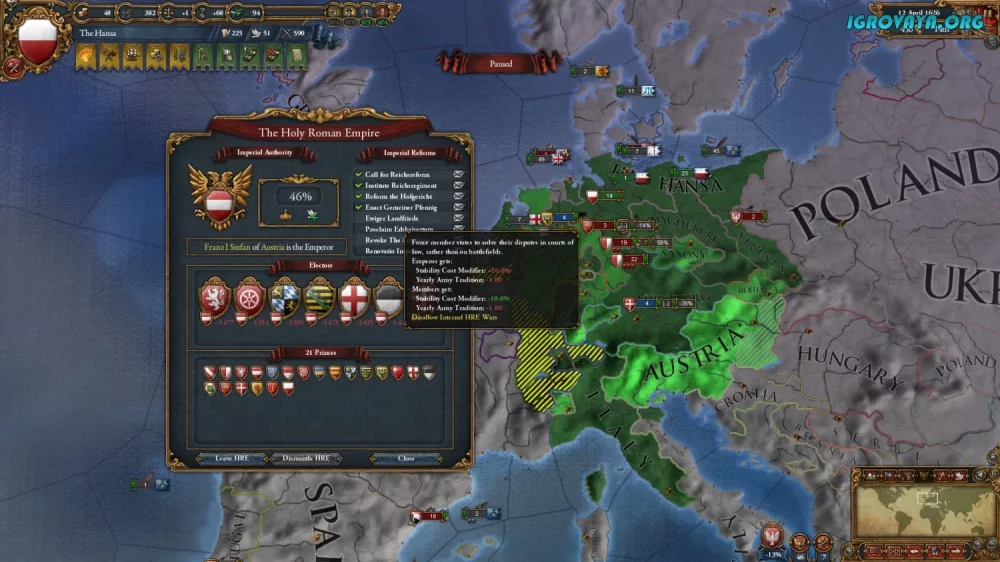Open the production hammer button below shield
The height and width of the screenshot is (562, 1000).
14,69
